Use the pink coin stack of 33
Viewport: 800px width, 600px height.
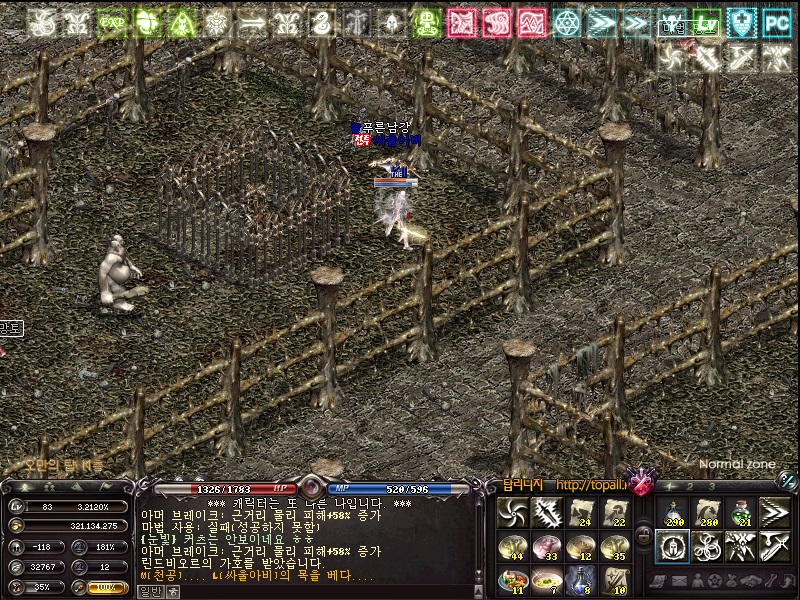point(547,546)
